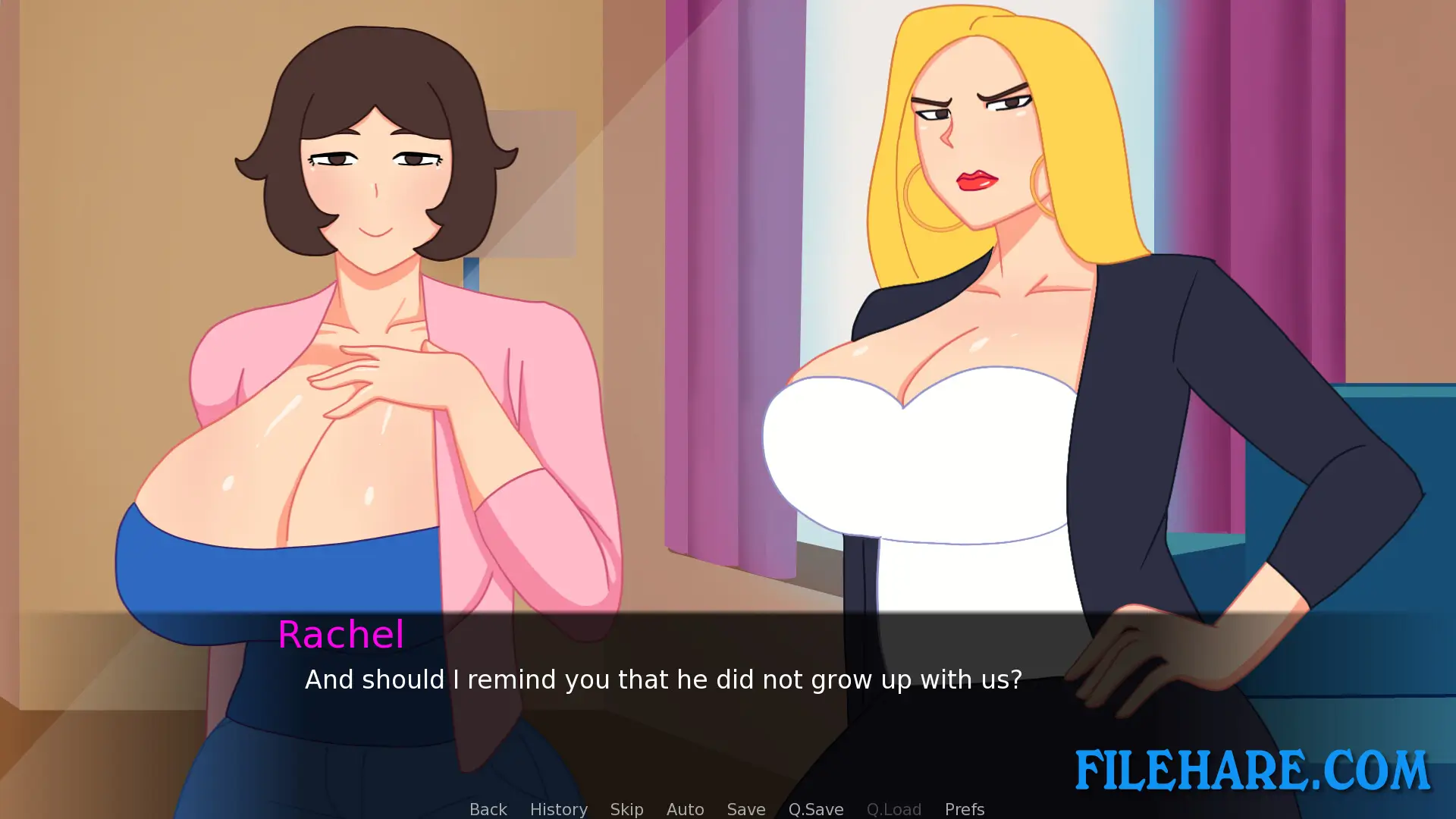Screen dimensions: 1456x819
Task: Open the Prefs settings menu
Action: pos(964,808)
